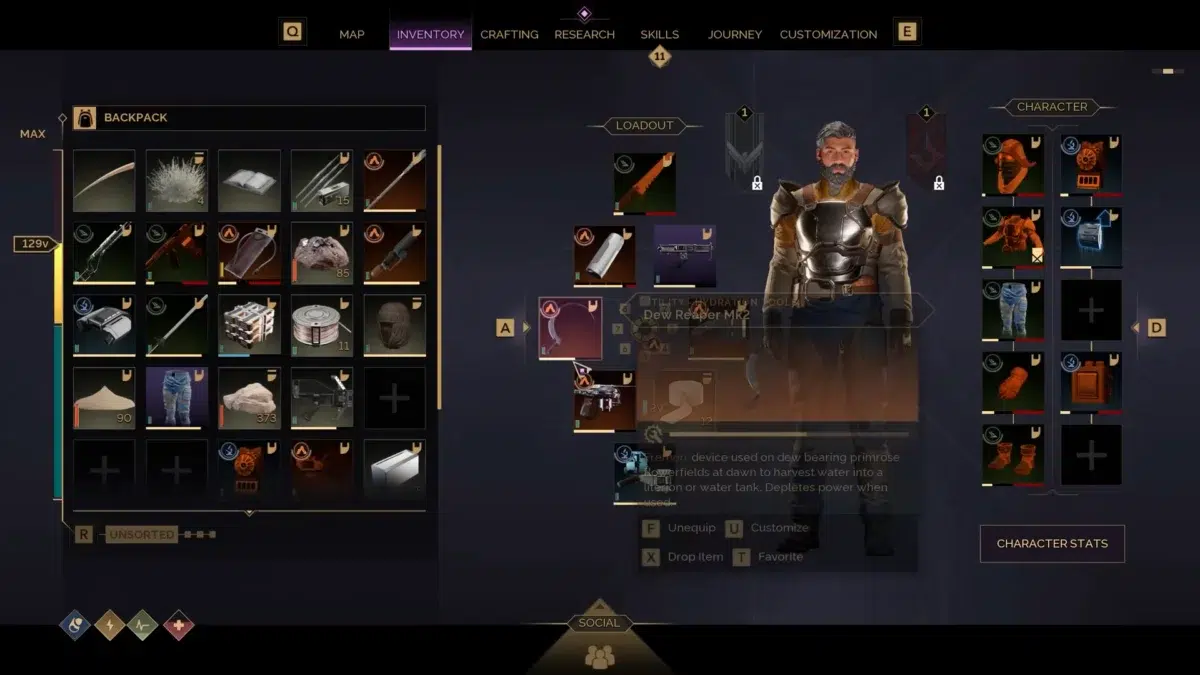Viewport: 1200px width, 675px height.
Task: Select the Dew Reaper MK2 loadout slot
Action: pos(570,328)
